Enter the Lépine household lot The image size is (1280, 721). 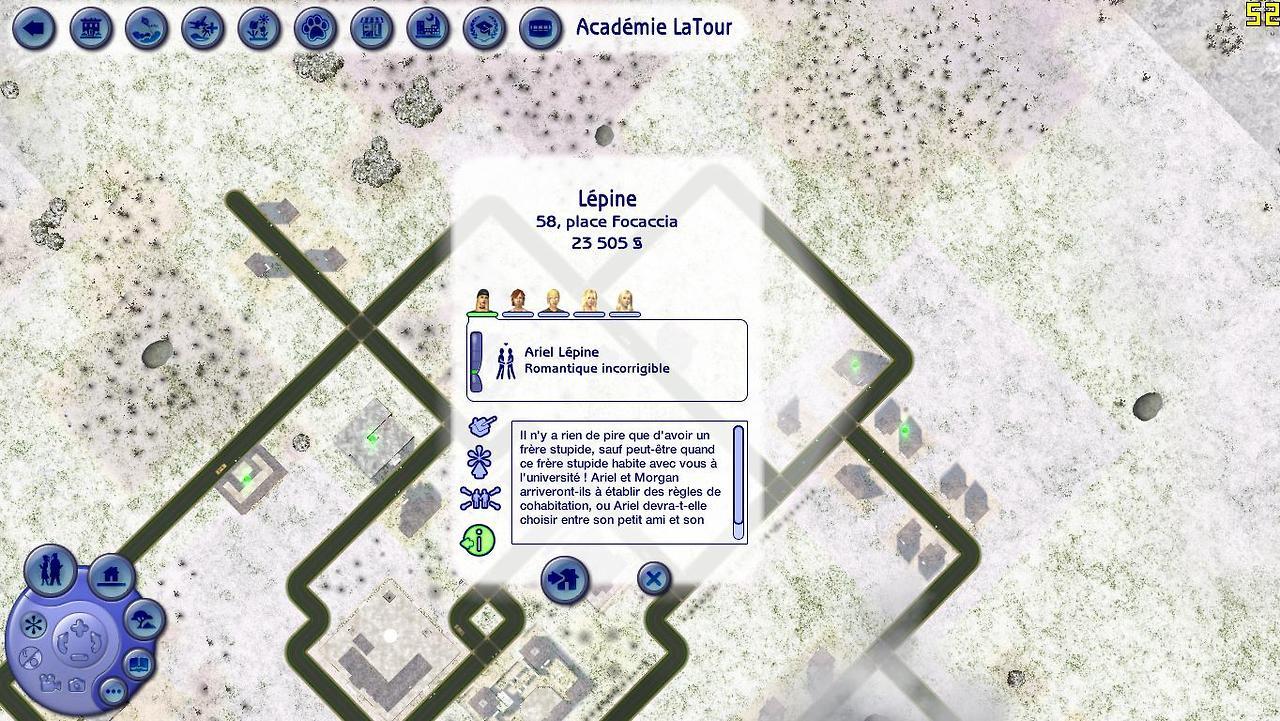point(565,580)
